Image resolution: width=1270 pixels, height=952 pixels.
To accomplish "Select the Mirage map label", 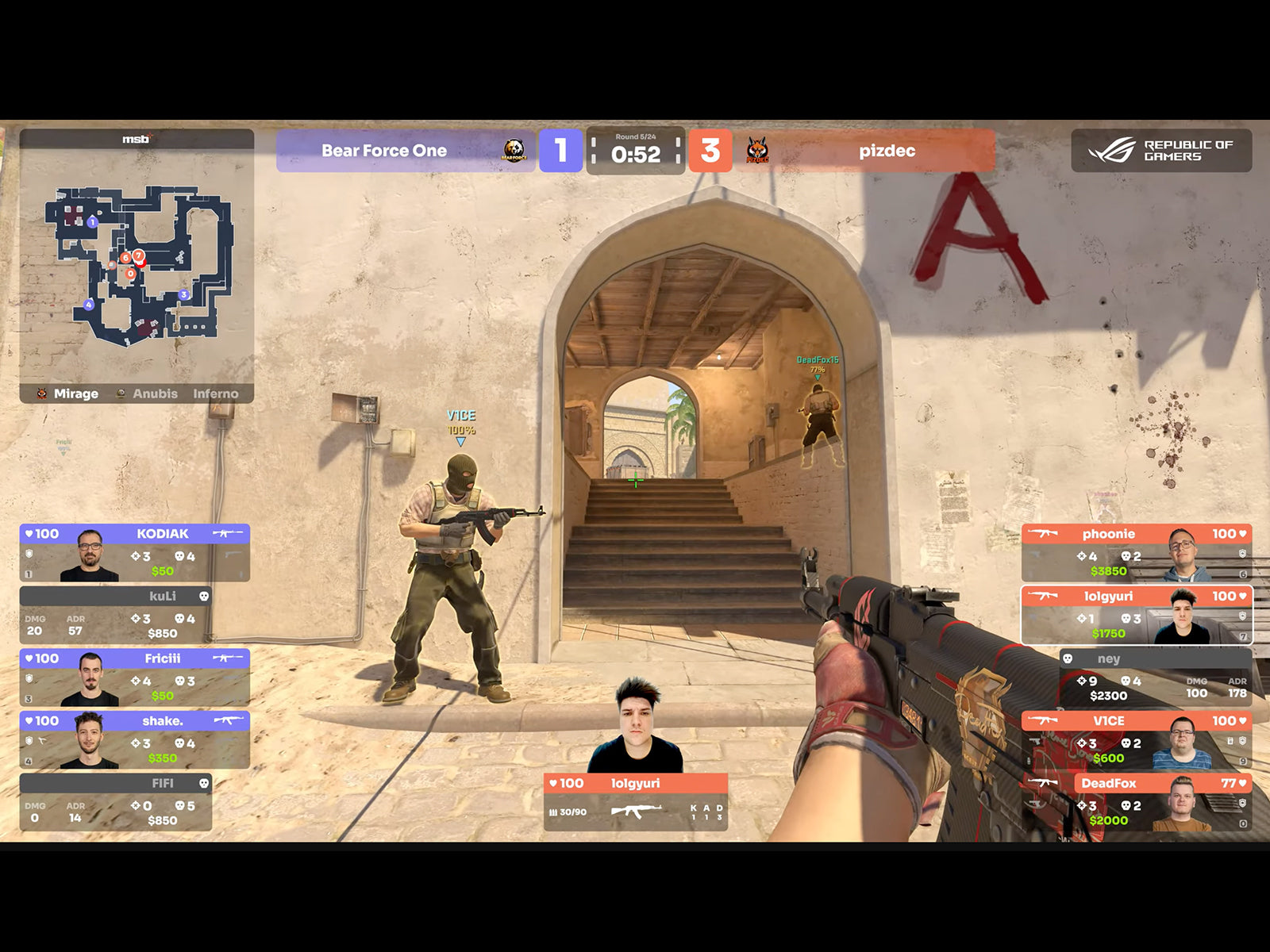I will click(x=75, y=393).
